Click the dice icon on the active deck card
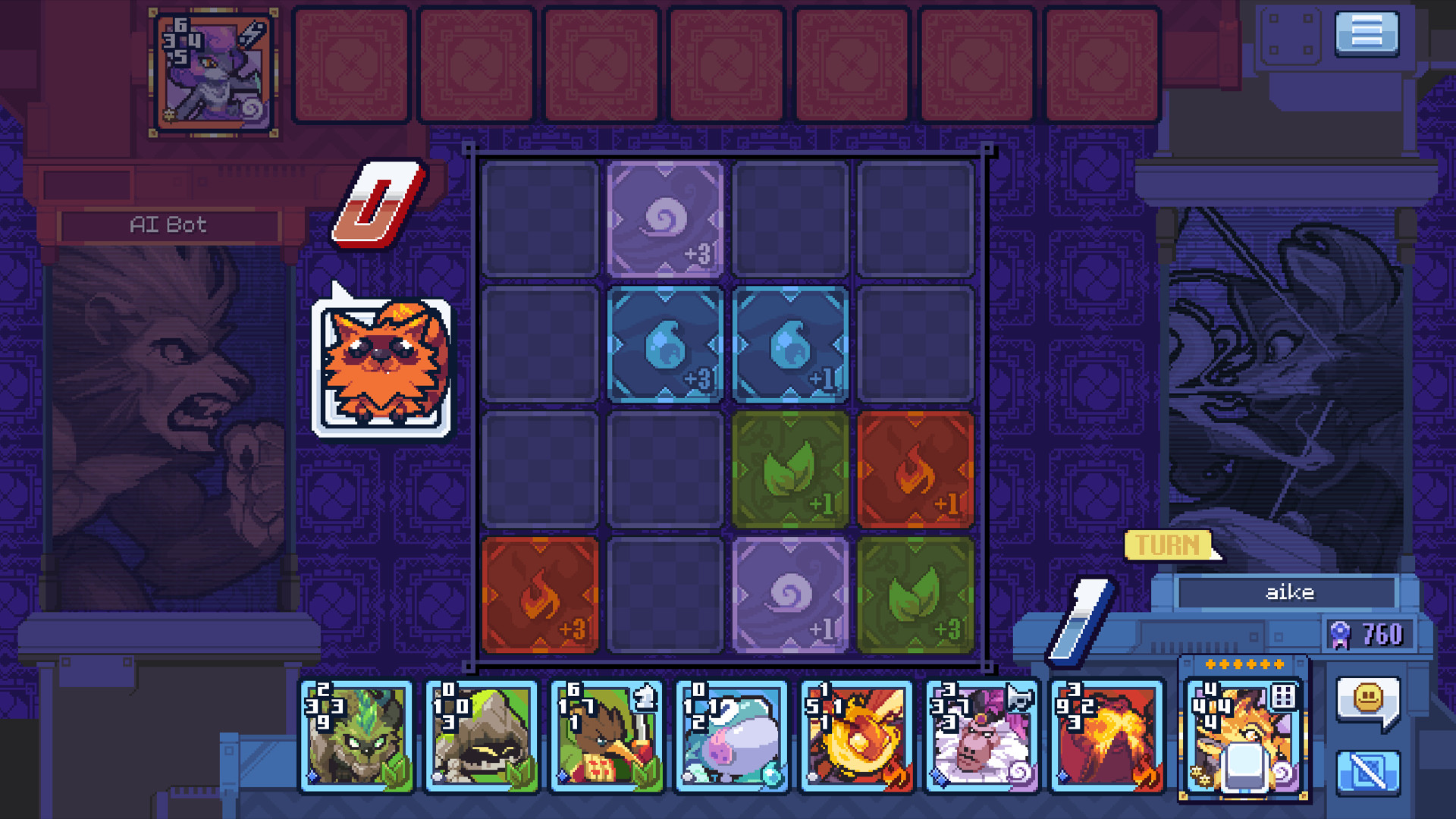The image size is (1456, 819). [x=1284, y=695]
